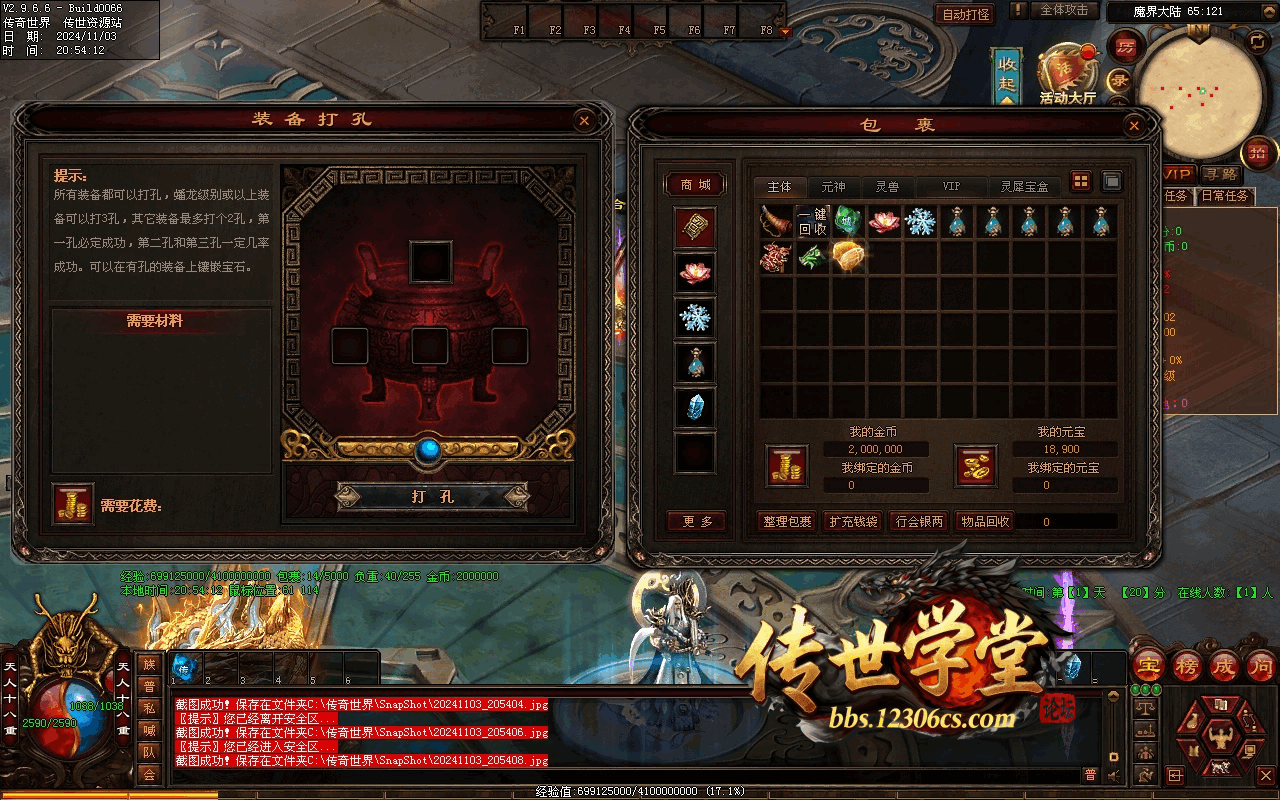The width and height of the screenshot is (1280, 800).
Task: Close the 包裹 inventory window
Action: (1133, 126)
